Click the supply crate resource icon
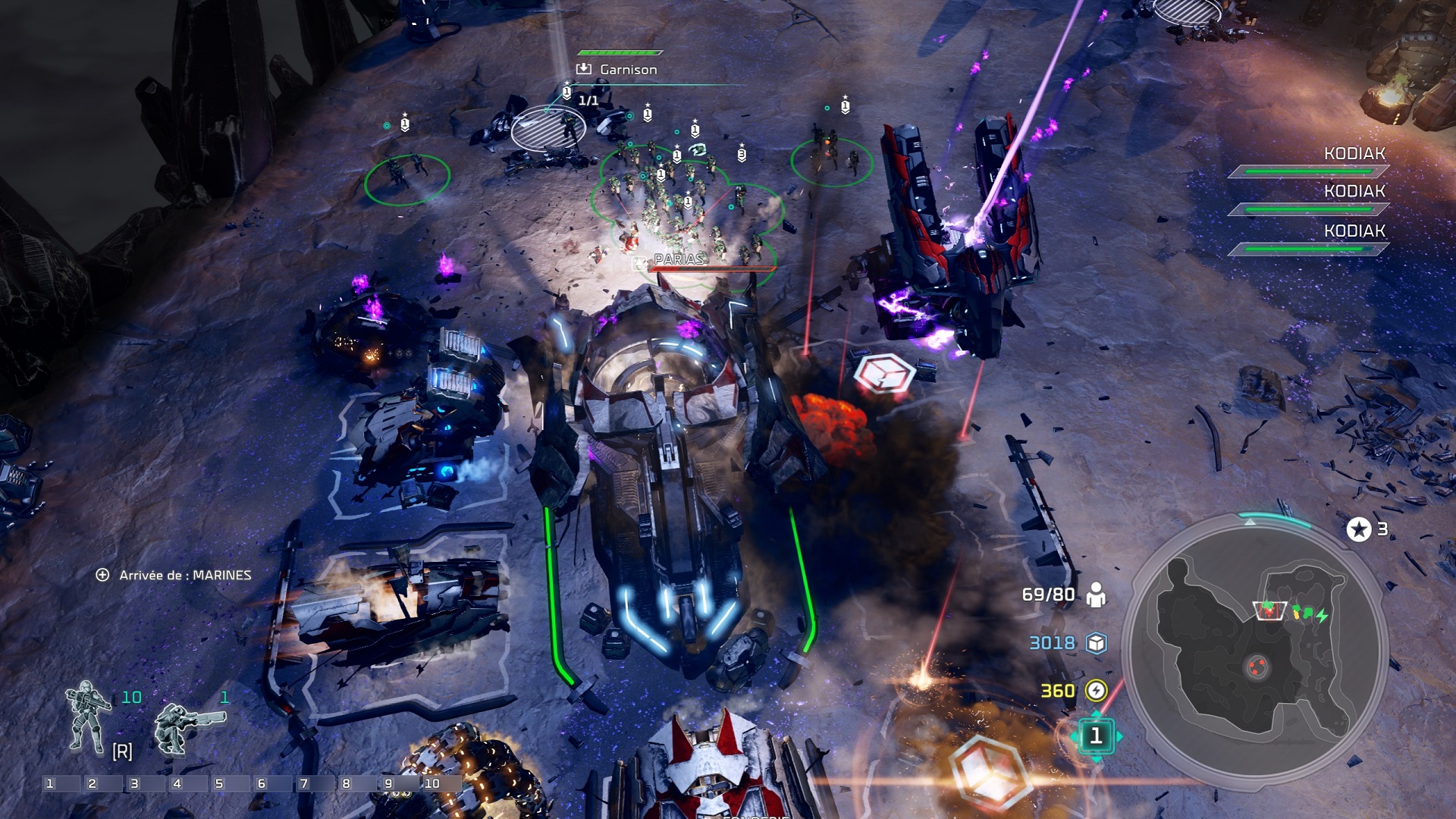1456x819 pixels. tap(1096, 643)
